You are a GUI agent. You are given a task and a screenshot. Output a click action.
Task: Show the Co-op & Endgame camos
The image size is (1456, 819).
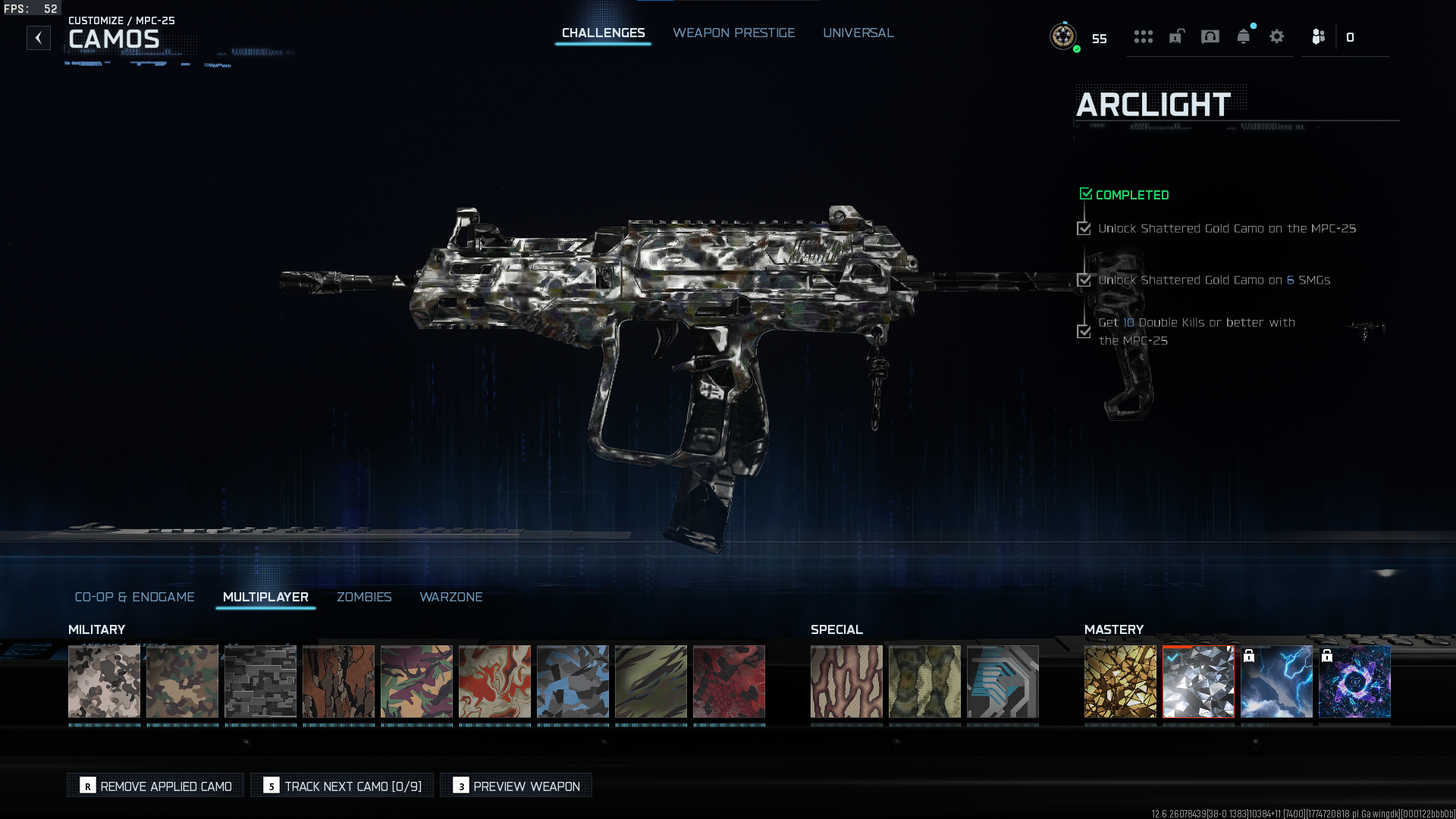pos(134,597)
